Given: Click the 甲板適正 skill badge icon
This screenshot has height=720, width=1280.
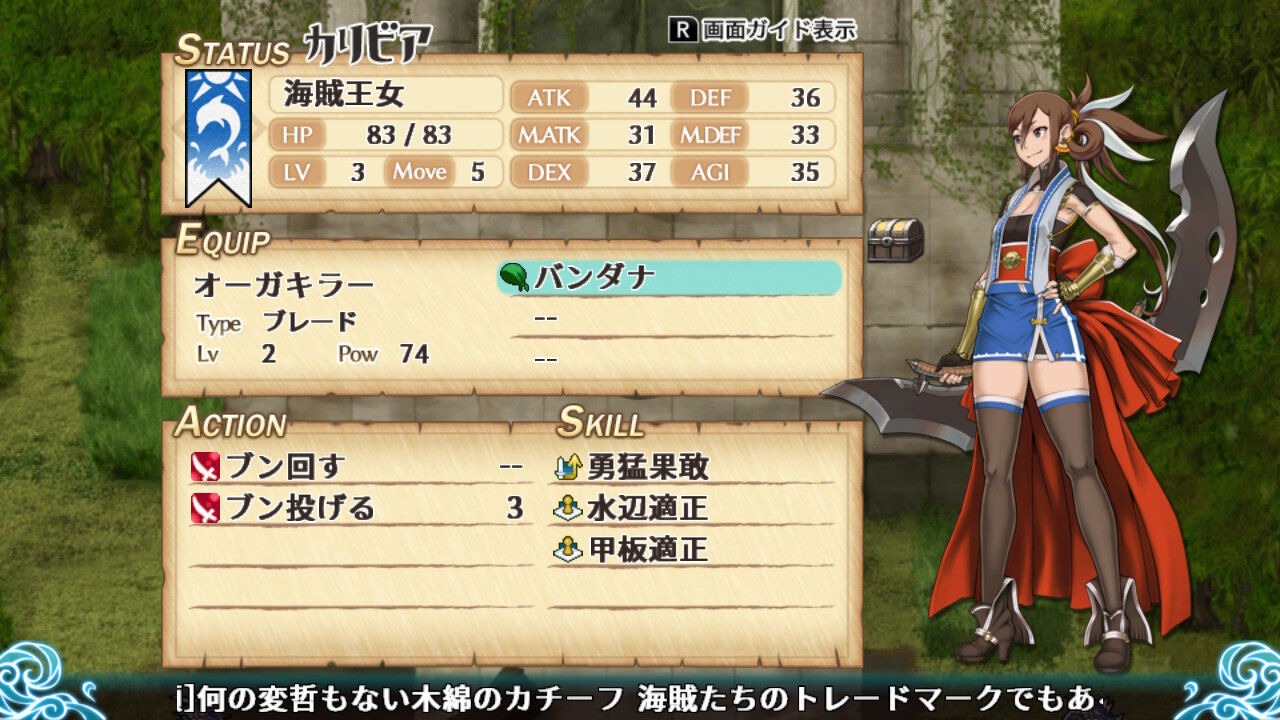Looking at the screenshot, I should pos(568,550).
